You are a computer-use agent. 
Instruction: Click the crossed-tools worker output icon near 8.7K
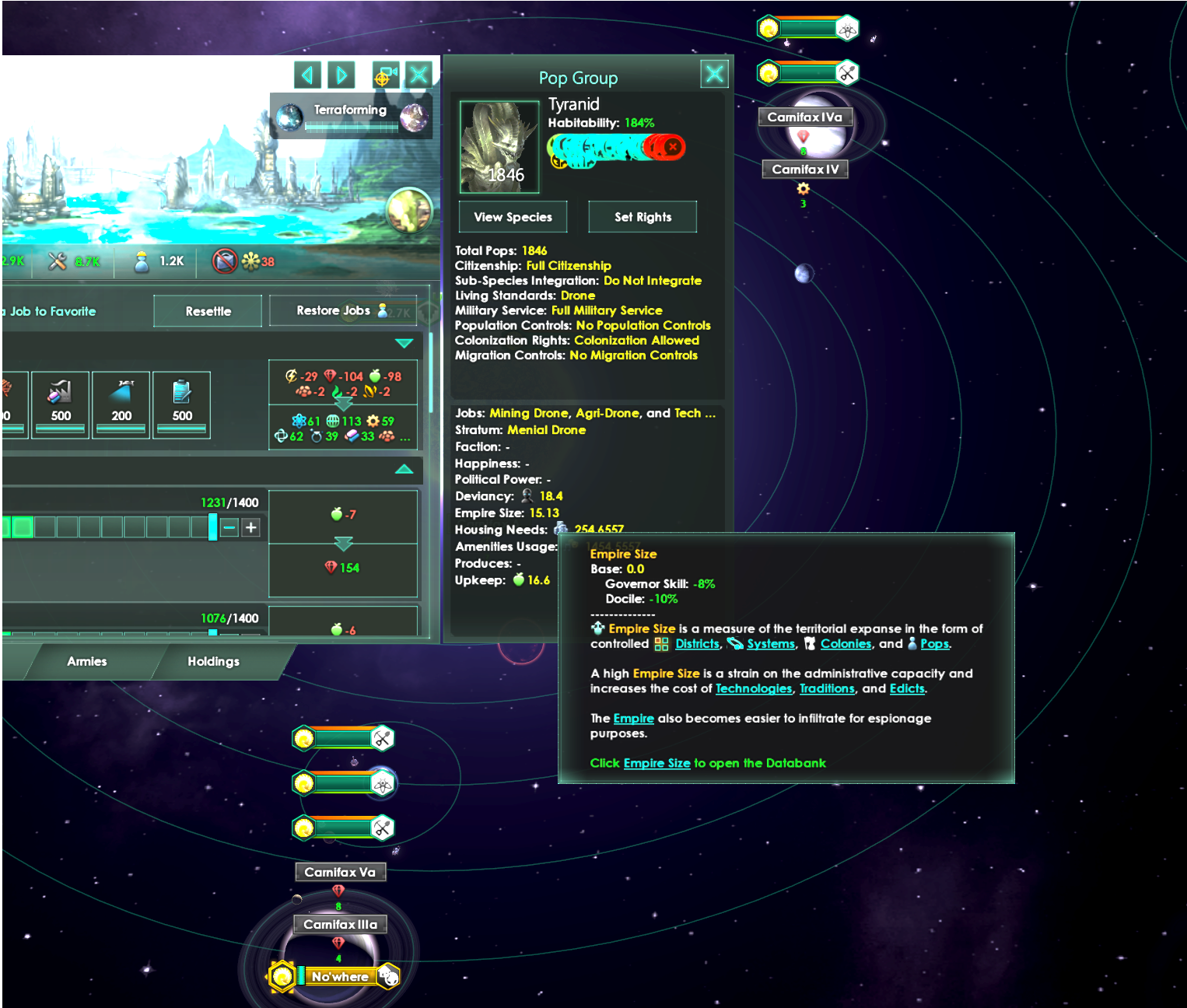pyautogui.click(x=56, y=261)
